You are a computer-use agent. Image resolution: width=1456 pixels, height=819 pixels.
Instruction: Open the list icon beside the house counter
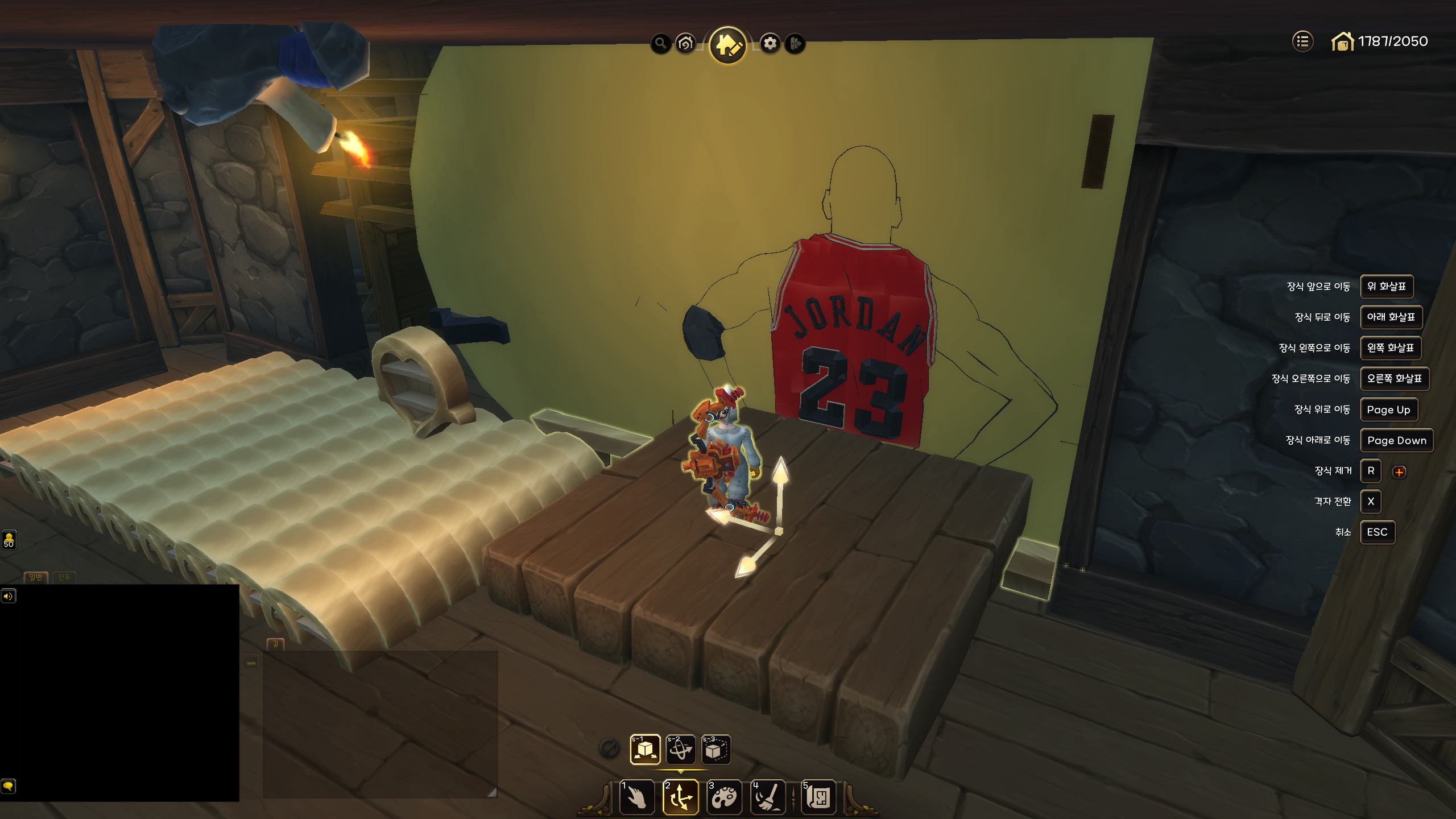[1302, 42]
